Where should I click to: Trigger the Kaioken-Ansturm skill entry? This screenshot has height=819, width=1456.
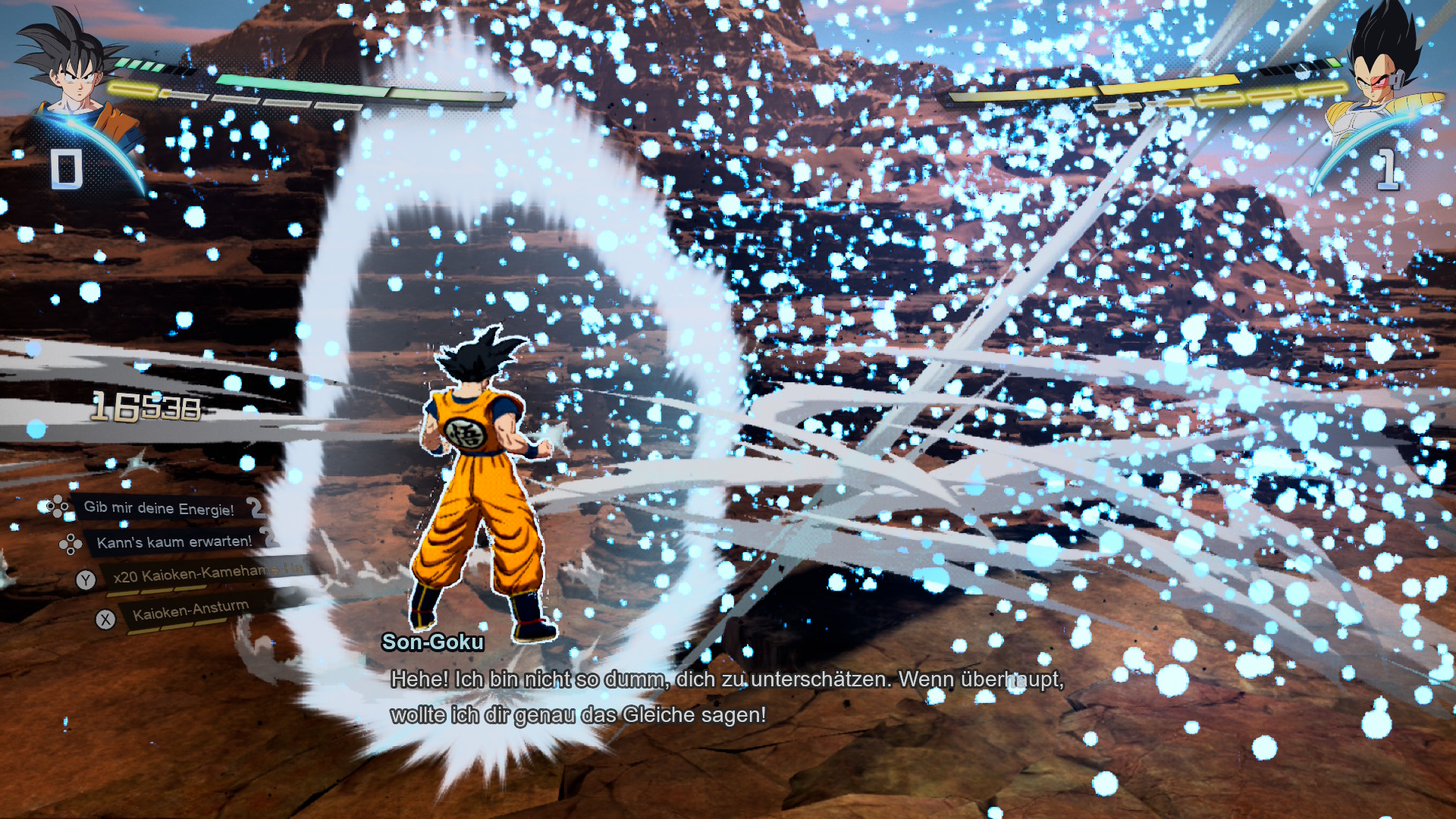pyautogui.click(x=191, y=610)
